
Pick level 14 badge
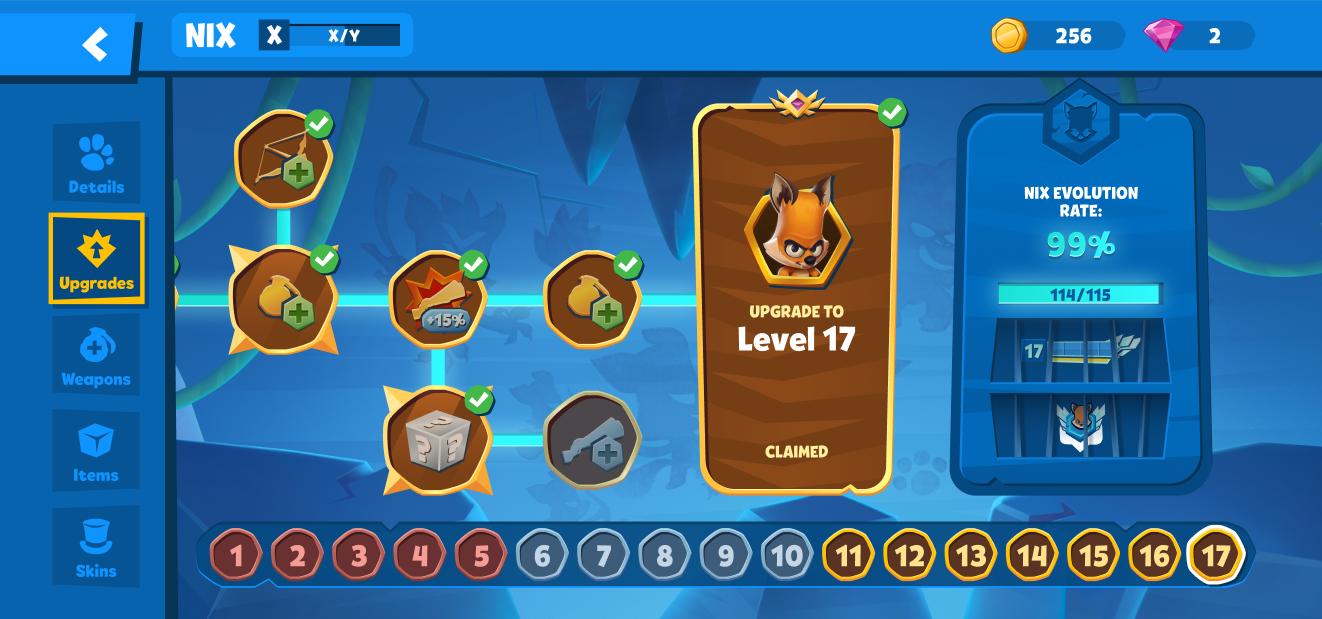1032,555
